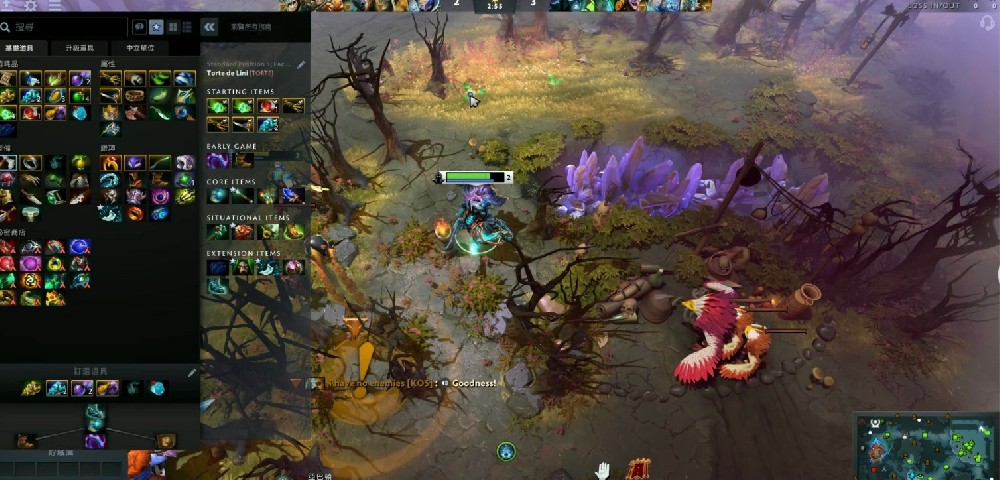
Task: Choose the first Extension Items icon
Action: 217,267
